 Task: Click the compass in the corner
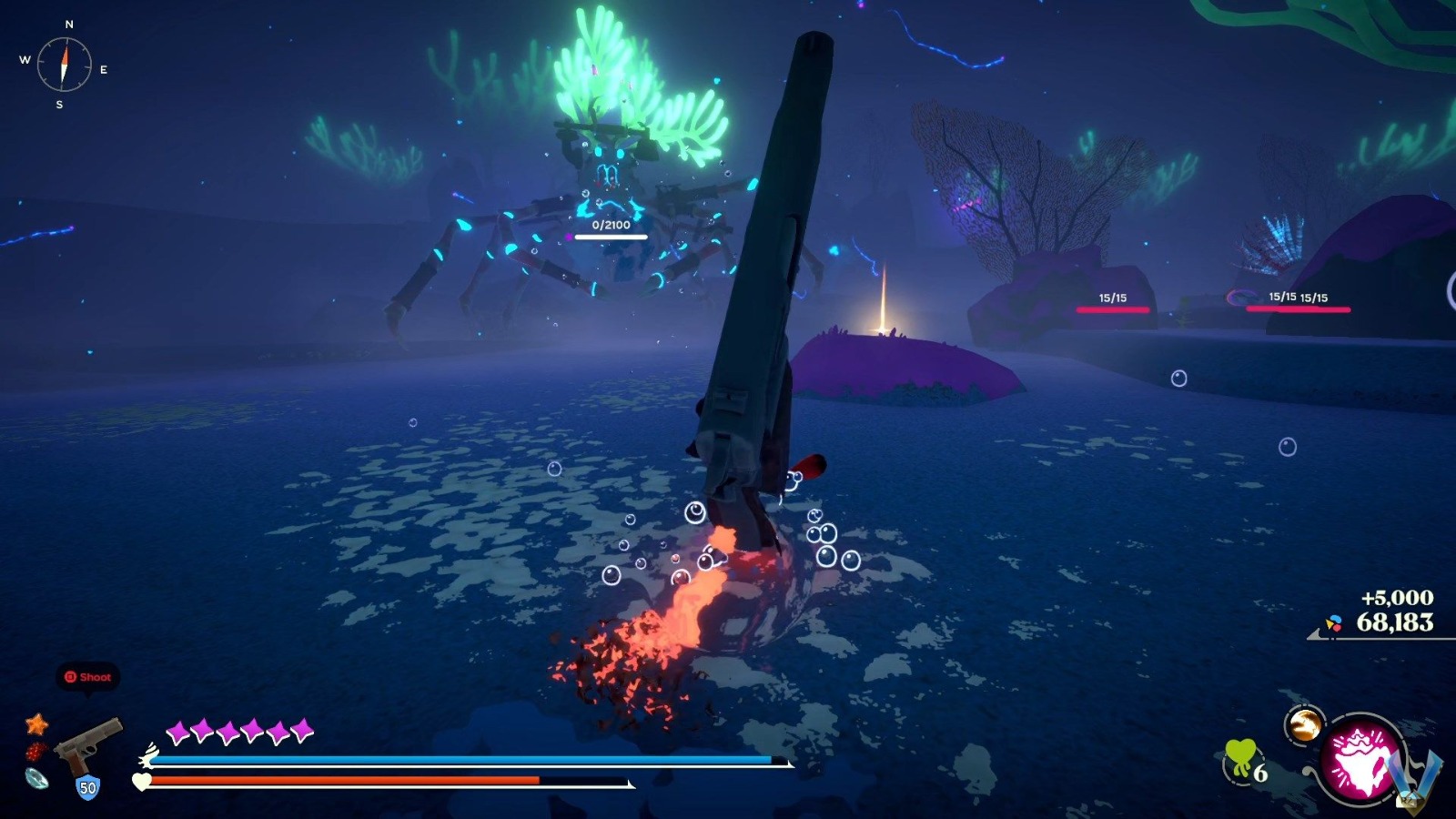pyautogui.click(x=64, y=64)
